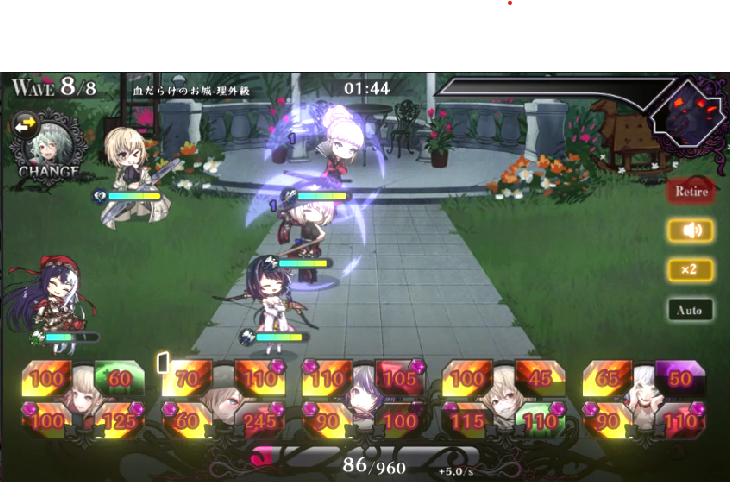Image resolution: width=730 pixels, height=482 pixels.
Task: Activate the skill card costing 65
Action: [608, 379]
